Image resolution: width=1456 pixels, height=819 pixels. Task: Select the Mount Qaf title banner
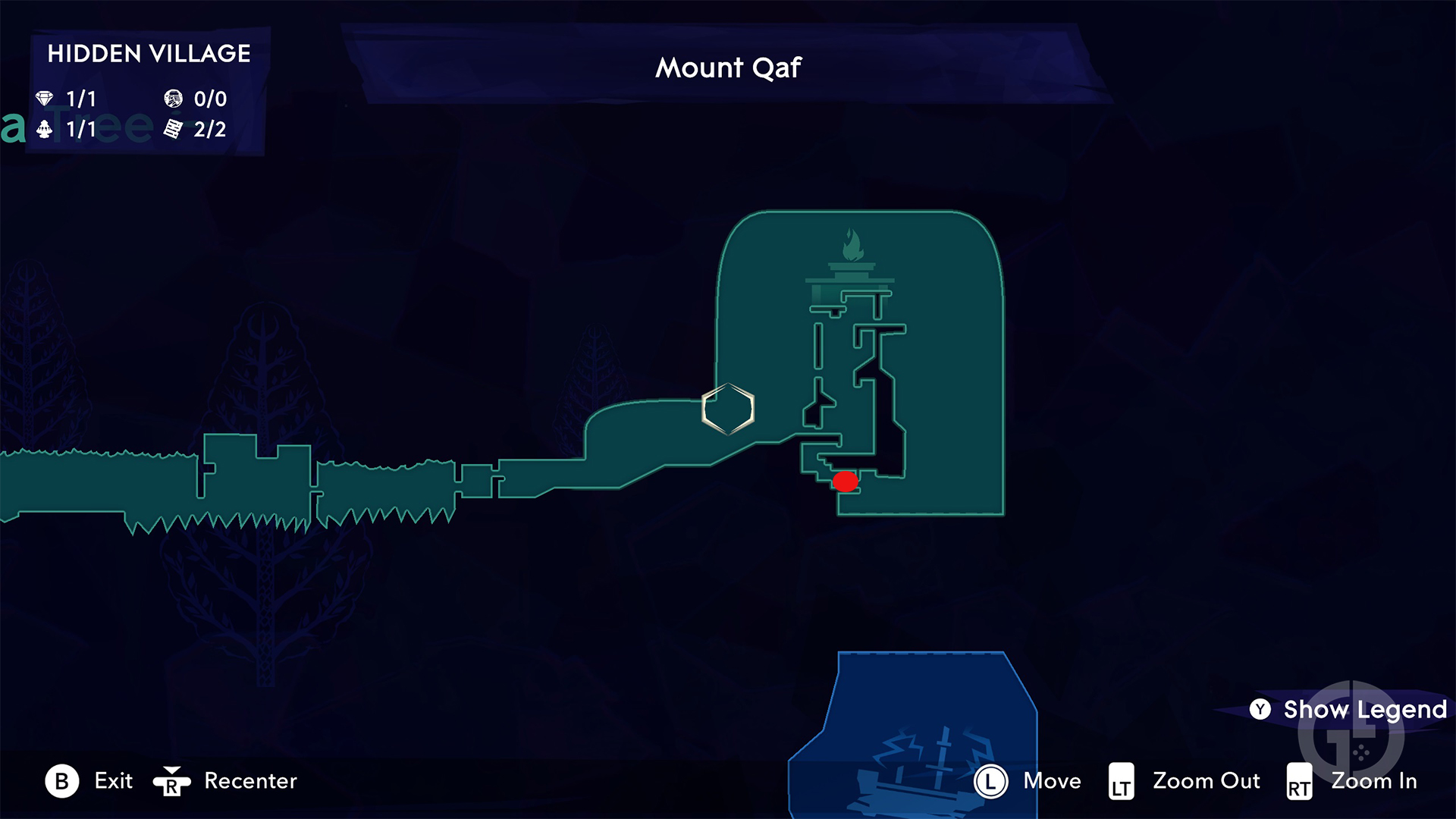(728, 67)
